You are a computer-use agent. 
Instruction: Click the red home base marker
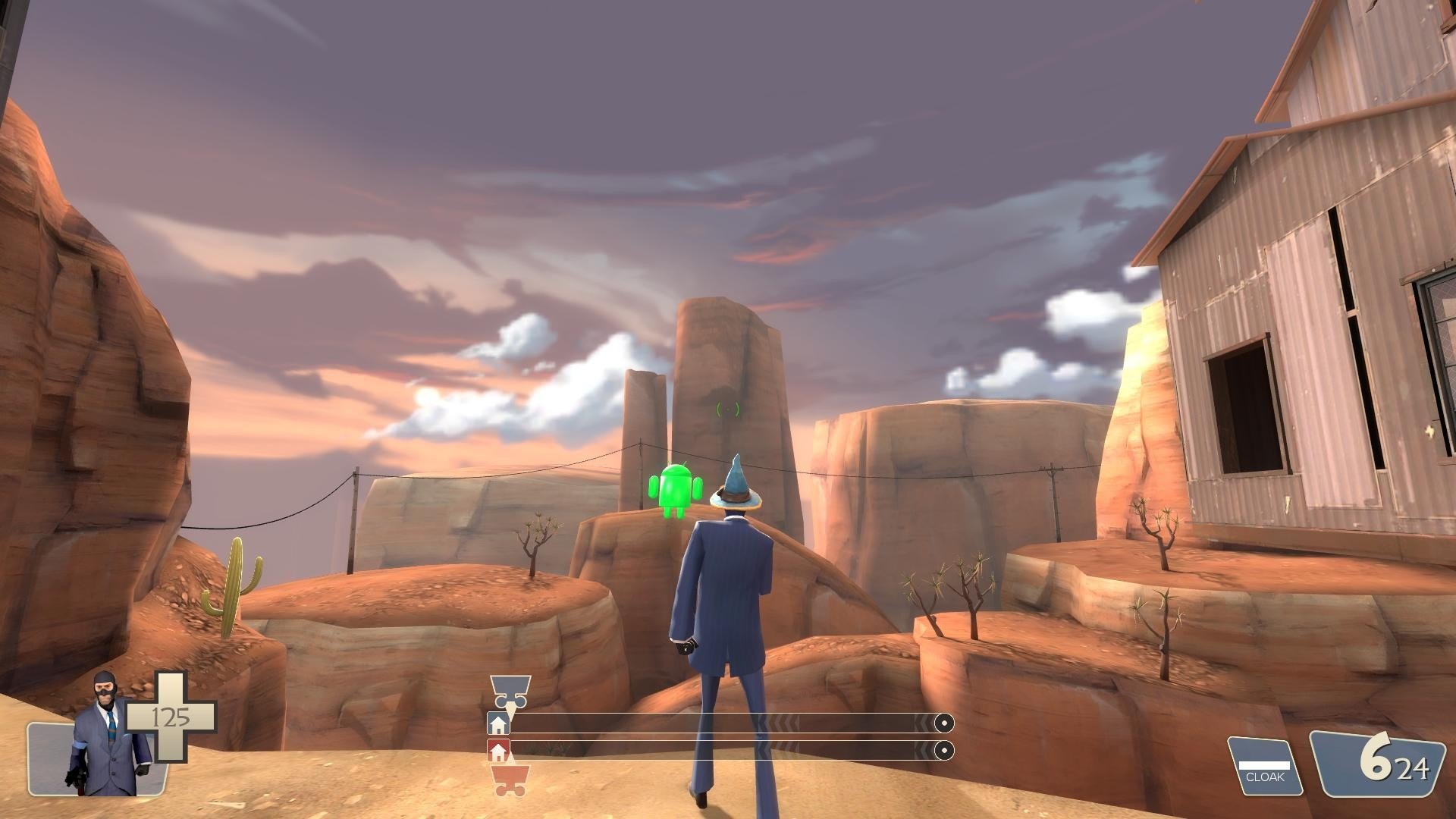(x=498, y=752)
